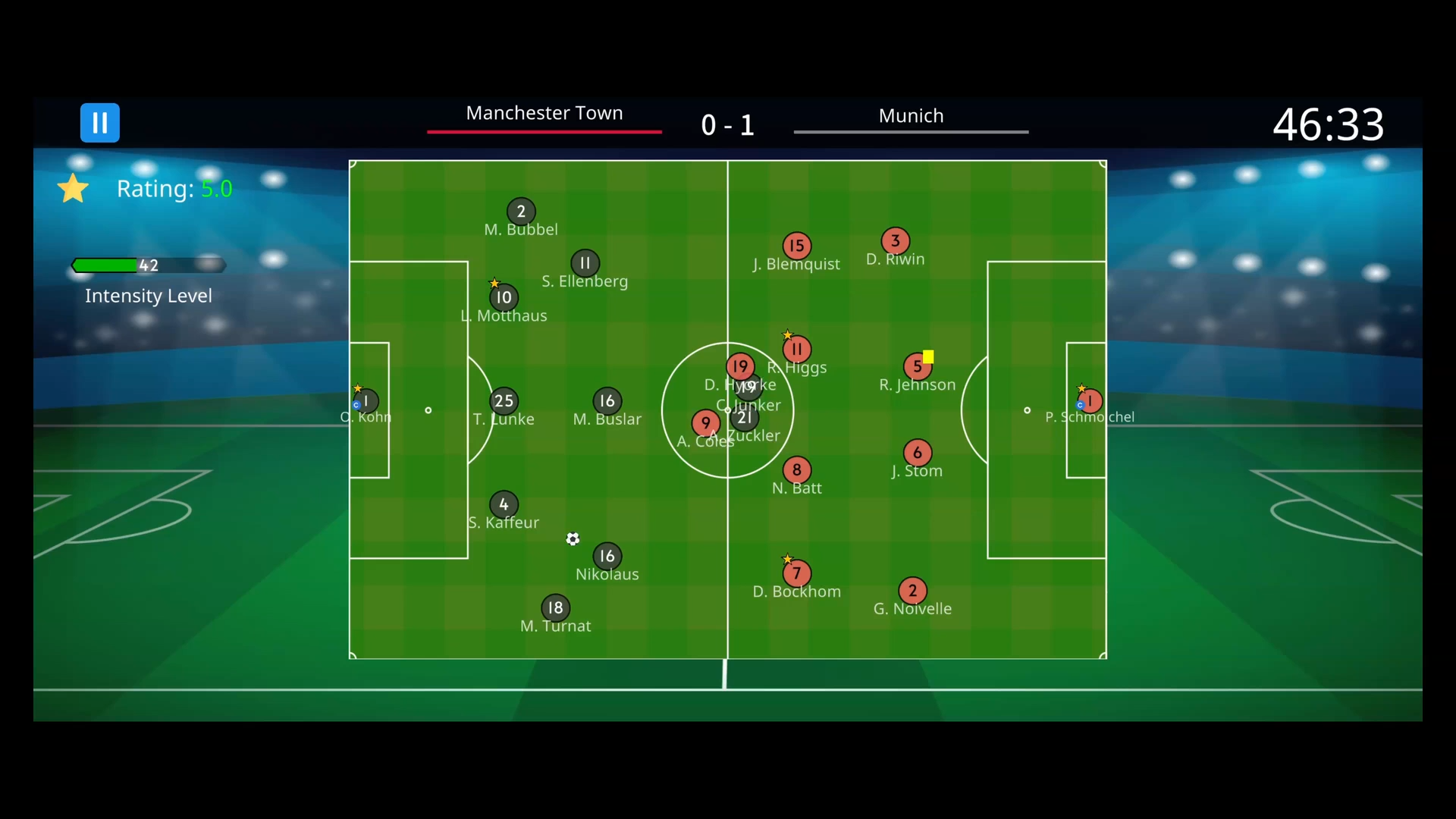Adjust the Intensity Level bar

tap(149, 265)
